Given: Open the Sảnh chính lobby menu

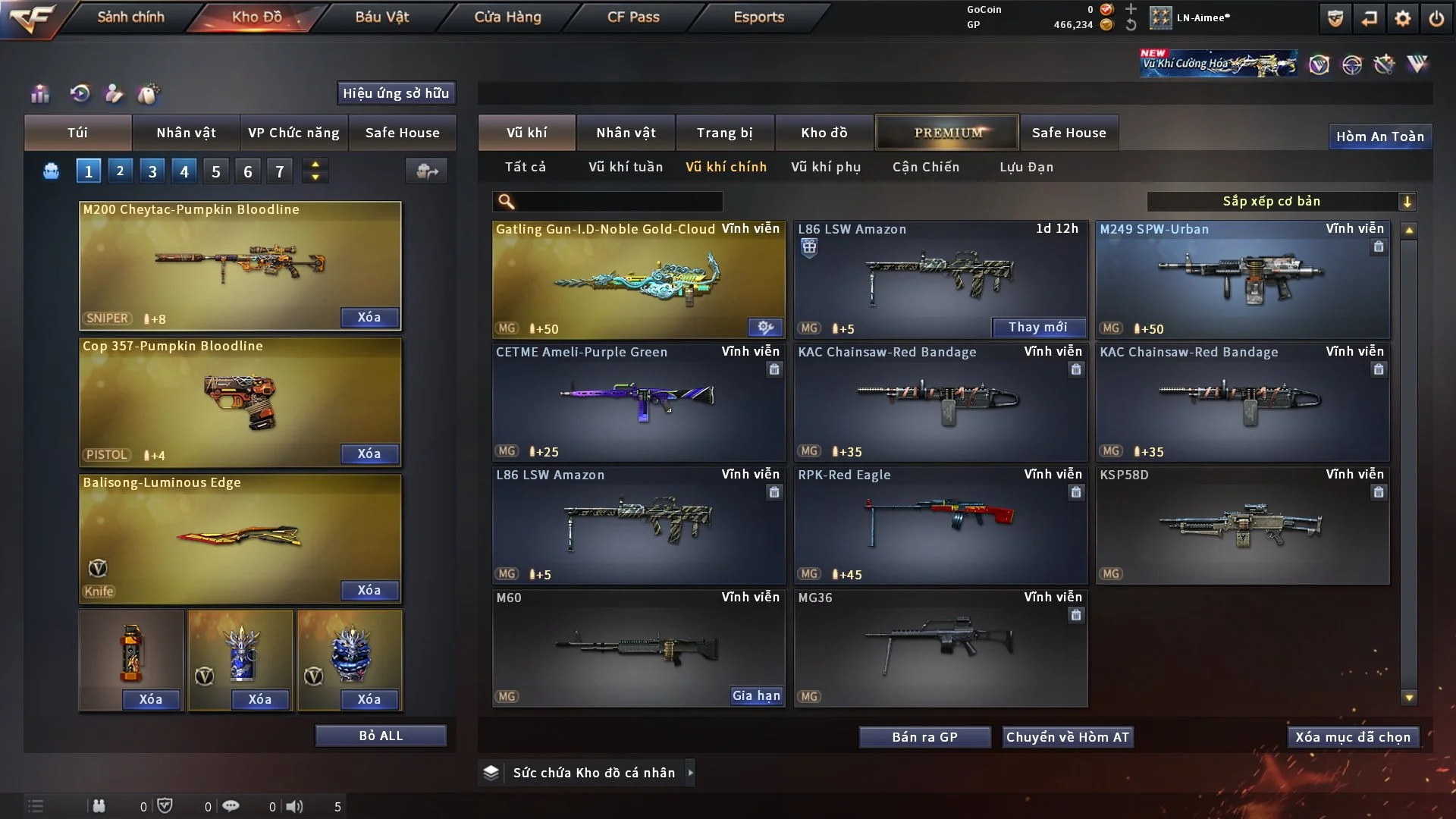Looking at the screenshot, I should point(130,17).
